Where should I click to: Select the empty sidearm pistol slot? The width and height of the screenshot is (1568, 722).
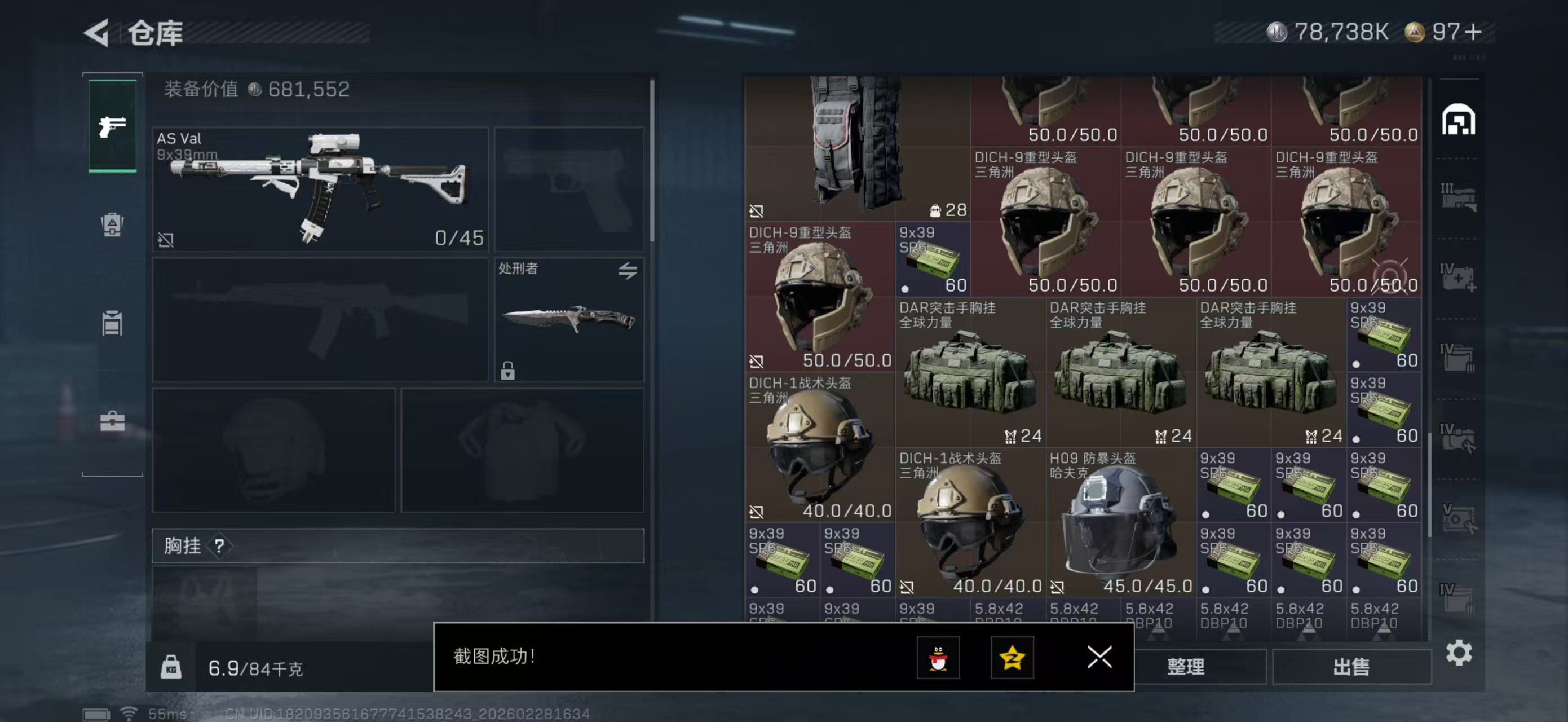click(568, 189)
